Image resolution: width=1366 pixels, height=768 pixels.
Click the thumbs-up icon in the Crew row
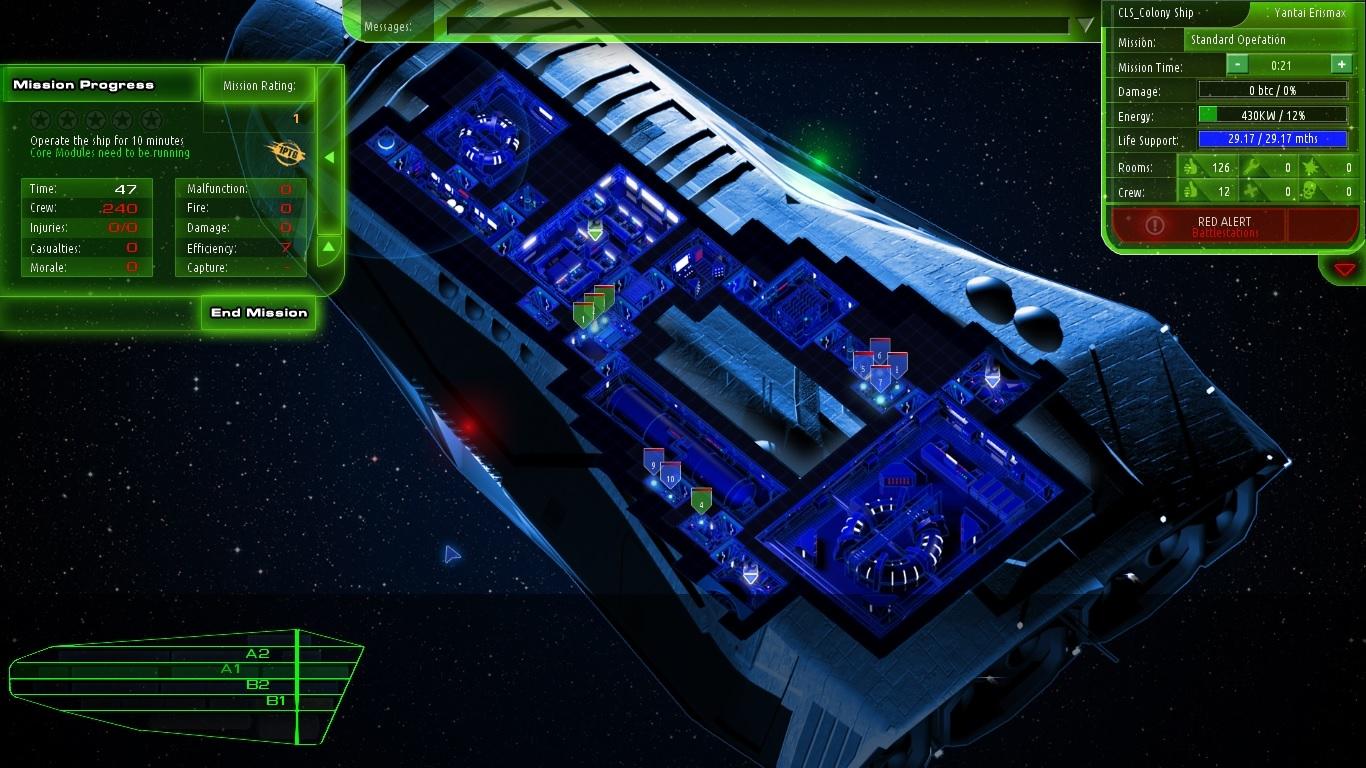point(1192,191)
